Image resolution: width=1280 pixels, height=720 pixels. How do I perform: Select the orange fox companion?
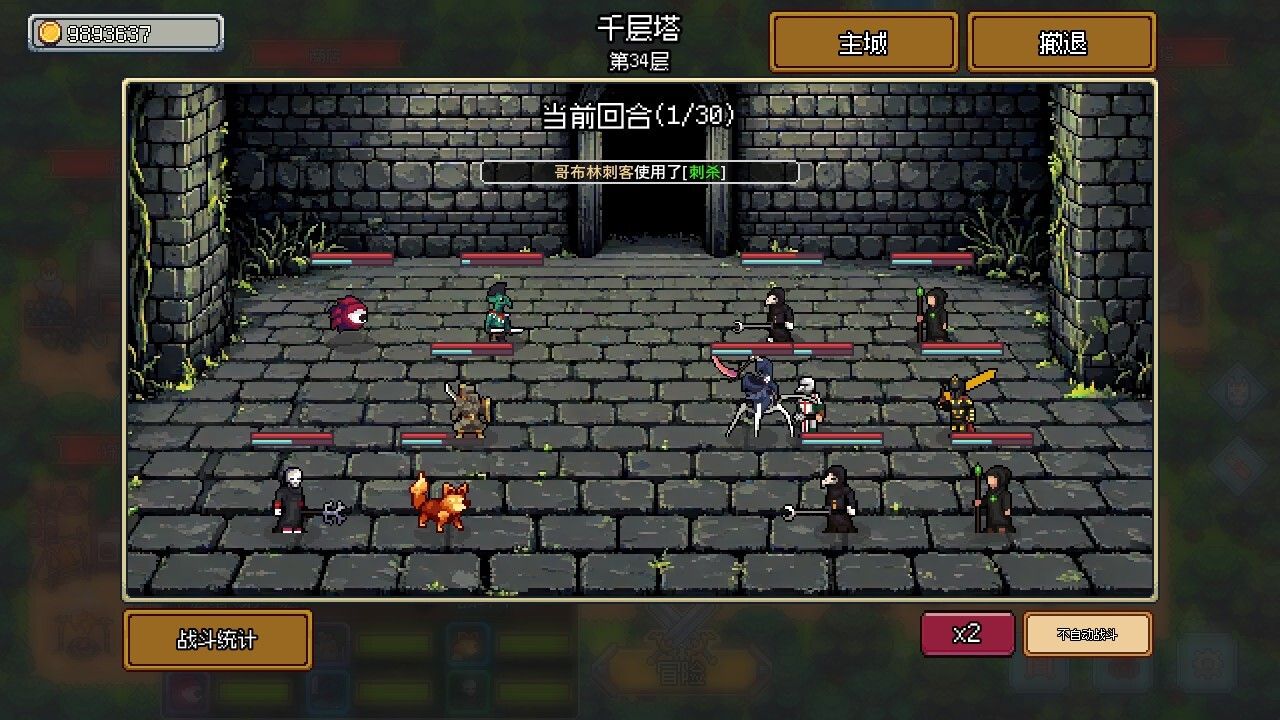440,505
